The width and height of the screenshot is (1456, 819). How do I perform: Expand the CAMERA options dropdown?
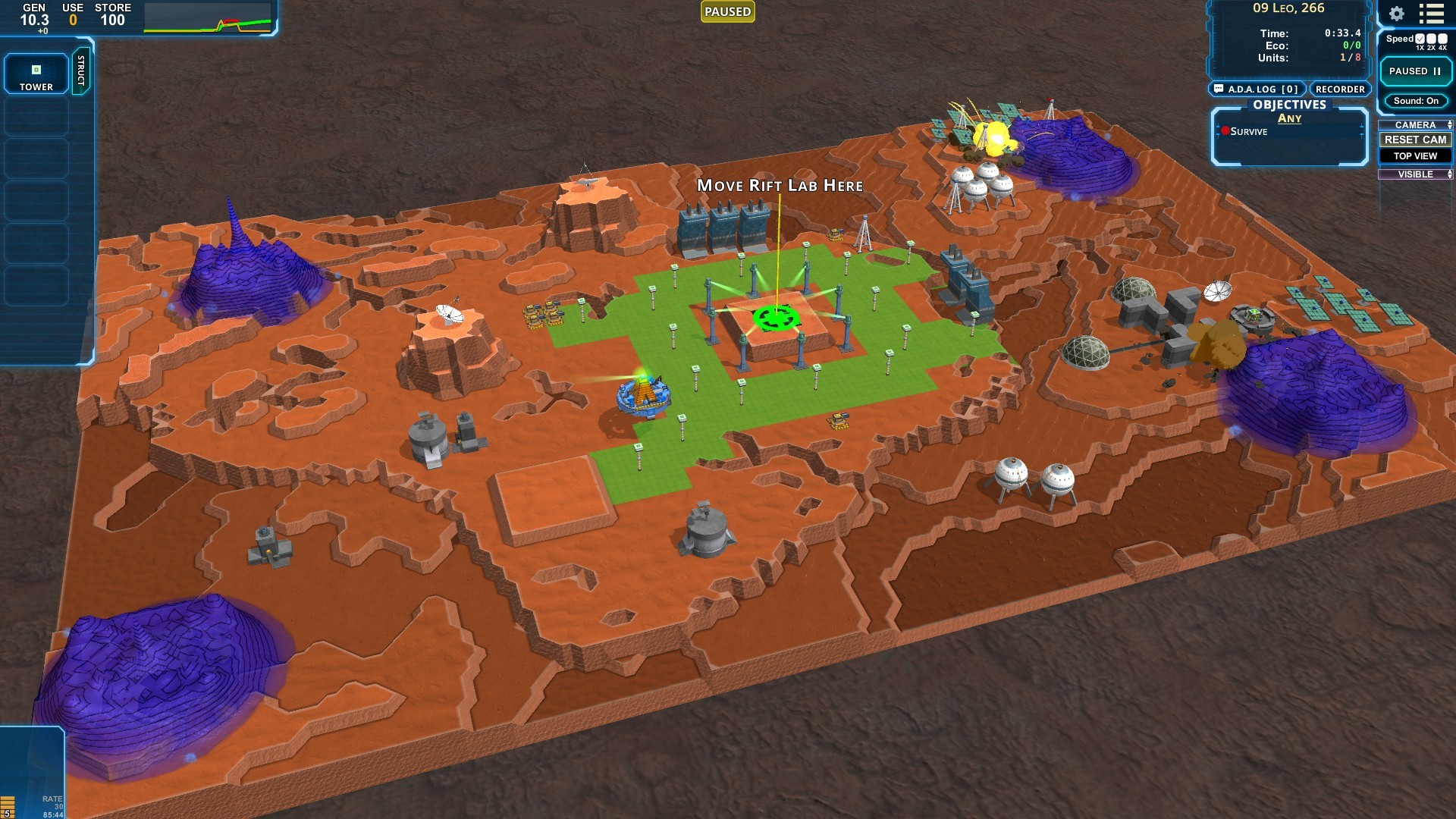tap(1449, 124)
